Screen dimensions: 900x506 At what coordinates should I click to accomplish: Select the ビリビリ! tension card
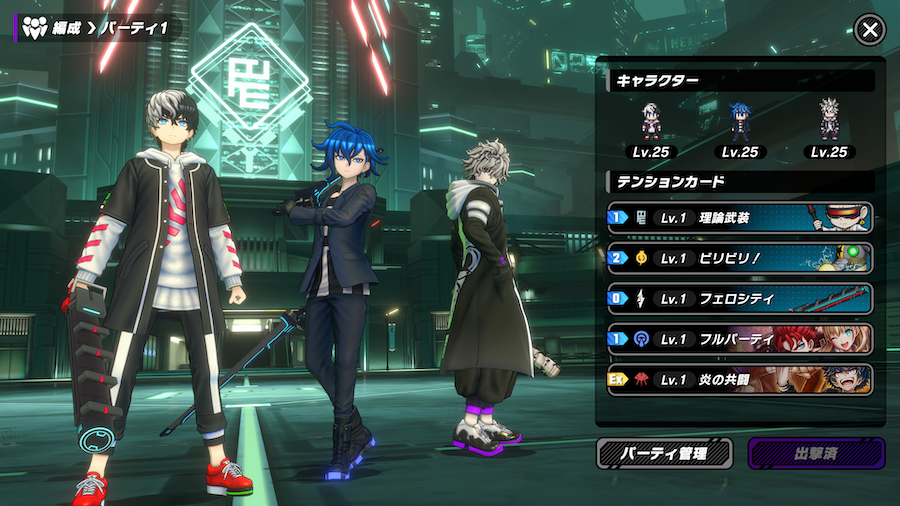tap(739, 258)
